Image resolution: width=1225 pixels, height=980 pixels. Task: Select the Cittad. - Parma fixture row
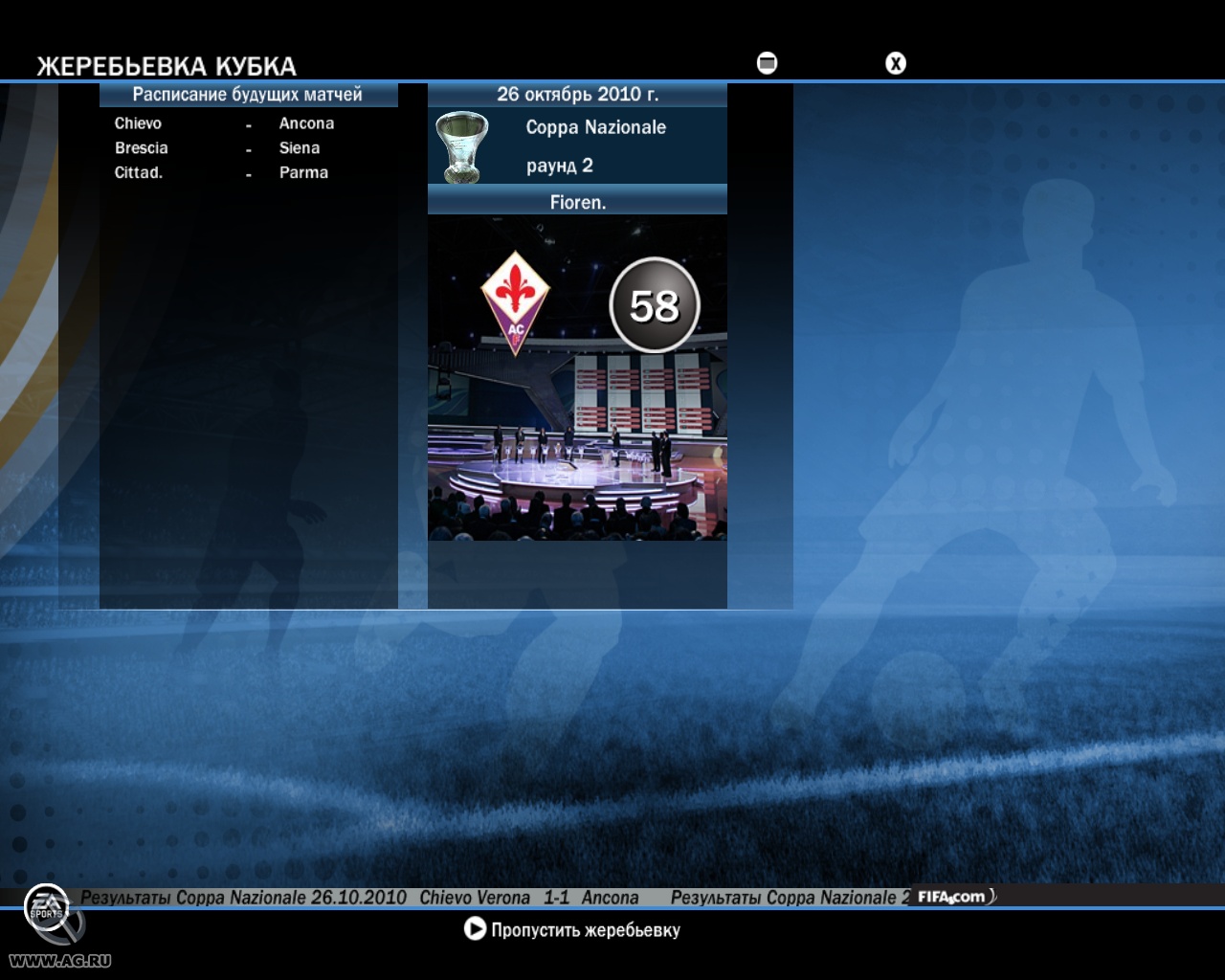click(x=225, y=173)
